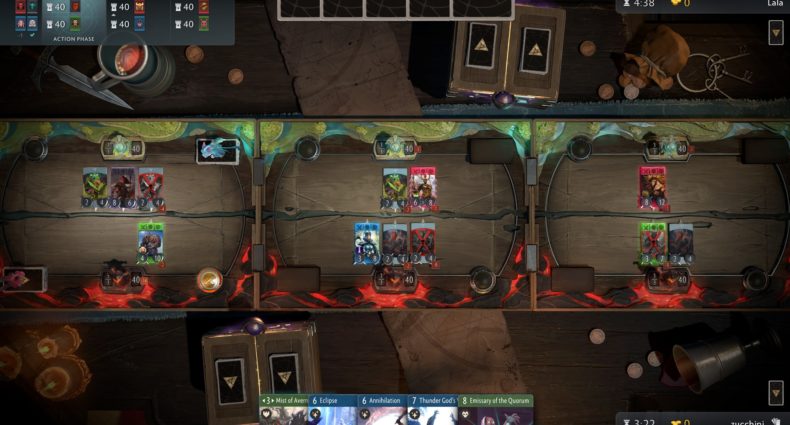Select the Mist of Avernus card in hand

coord(283,411)
